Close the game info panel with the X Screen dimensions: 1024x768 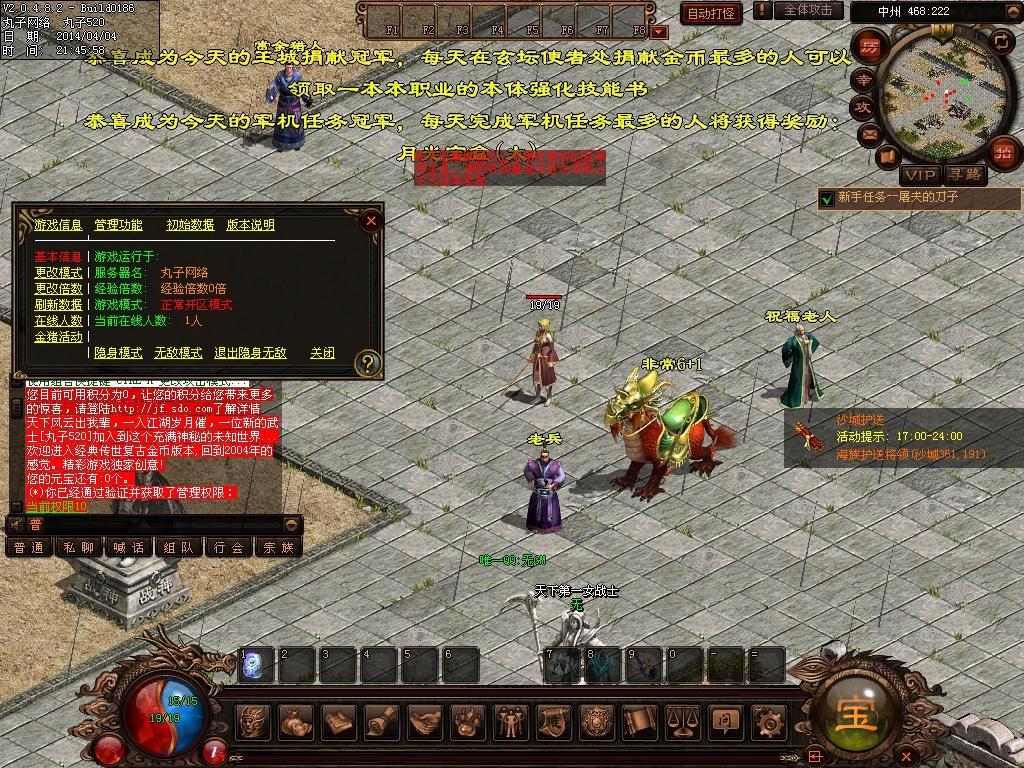tap(371, 220)
